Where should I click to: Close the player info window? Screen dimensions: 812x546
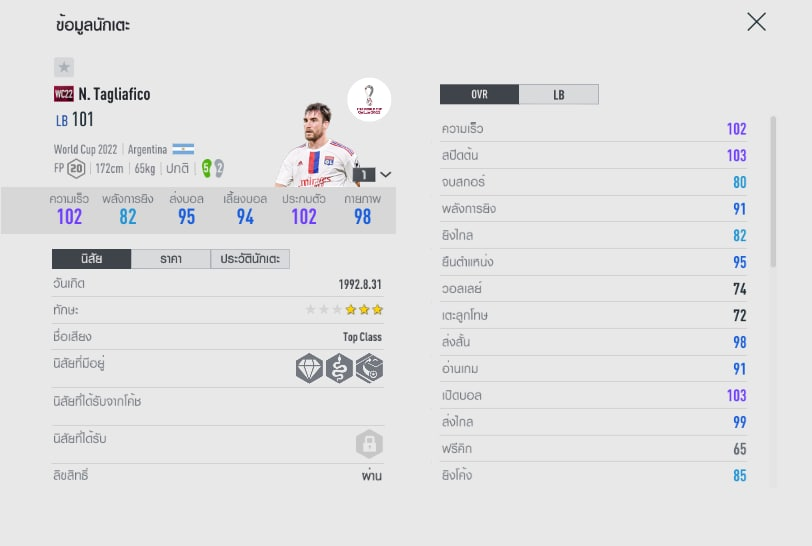coord(756,22)
